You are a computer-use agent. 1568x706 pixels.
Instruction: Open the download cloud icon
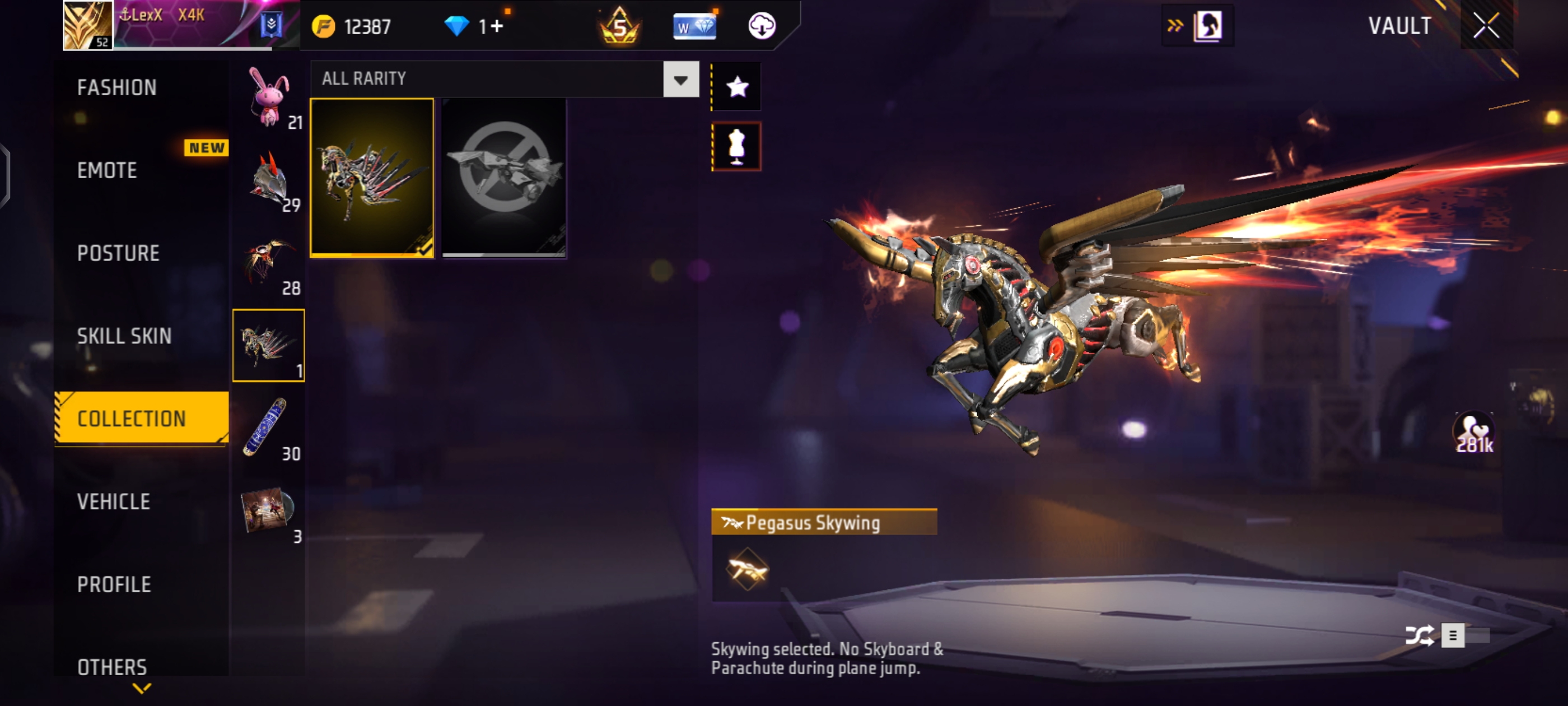pyautogui.click(x=761, y=26)
